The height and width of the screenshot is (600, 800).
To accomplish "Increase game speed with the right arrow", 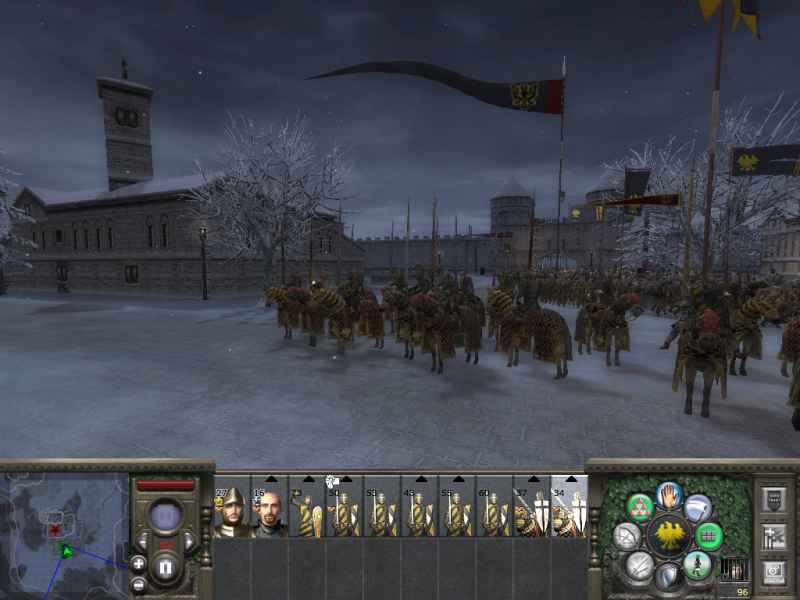I will pyautogui.click(x=188, y=541).
